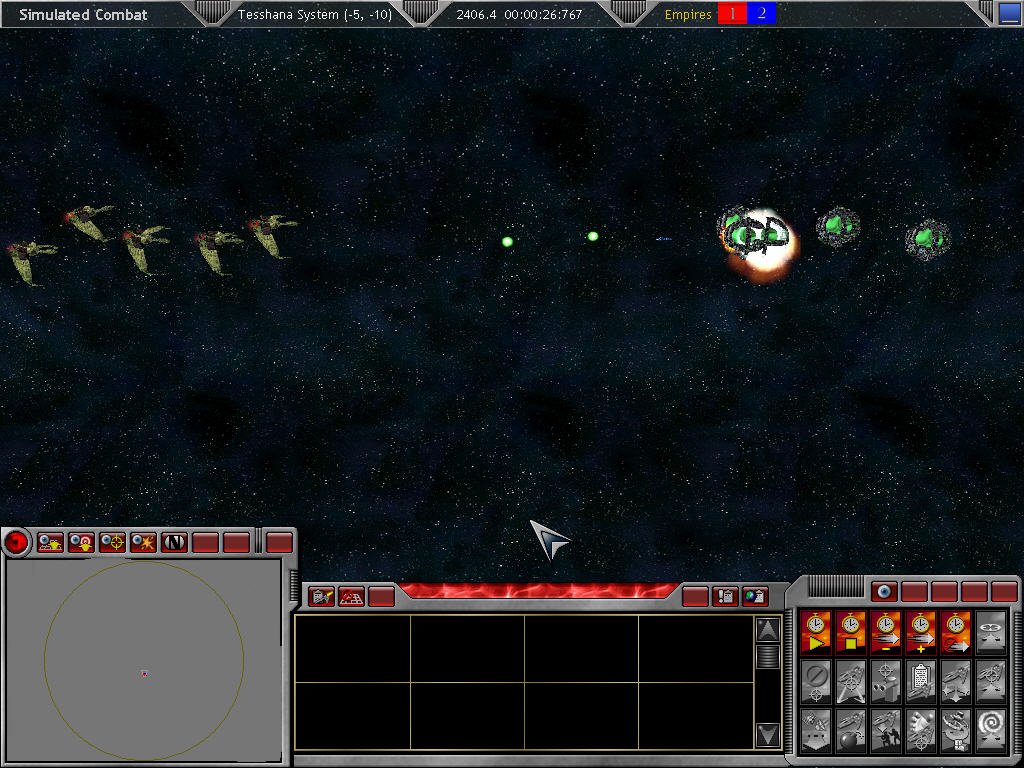
Task: Slow combat speed with the stopwatch minus button
Action: [x=887, y=632]
